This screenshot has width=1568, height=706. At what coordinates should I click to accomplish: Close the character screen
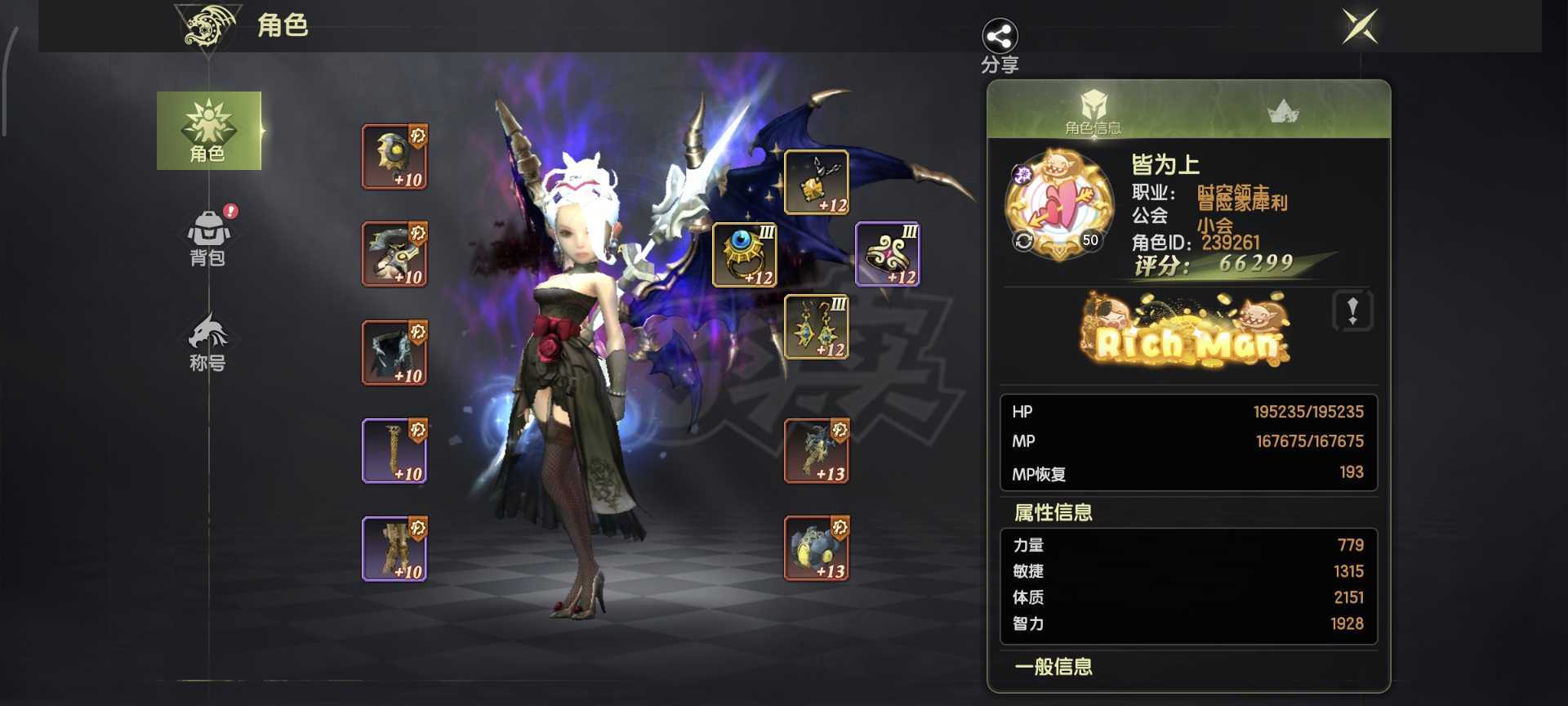[1361, 26]
